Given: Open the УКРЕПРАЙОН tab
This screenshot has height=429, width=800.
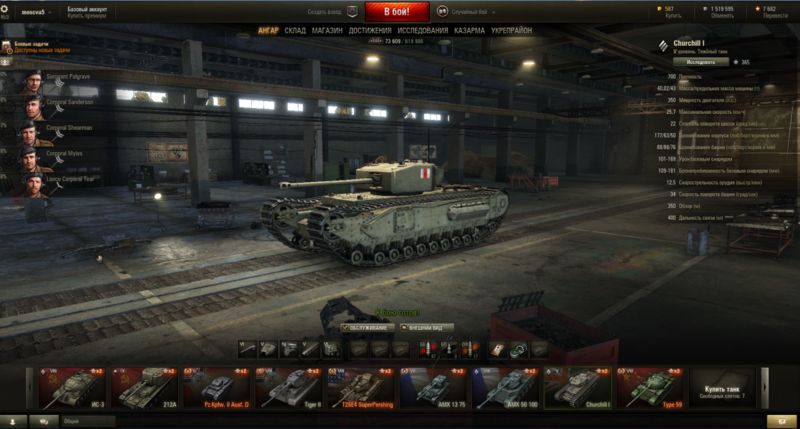Looking at the screenshot, I should (512, 31).
